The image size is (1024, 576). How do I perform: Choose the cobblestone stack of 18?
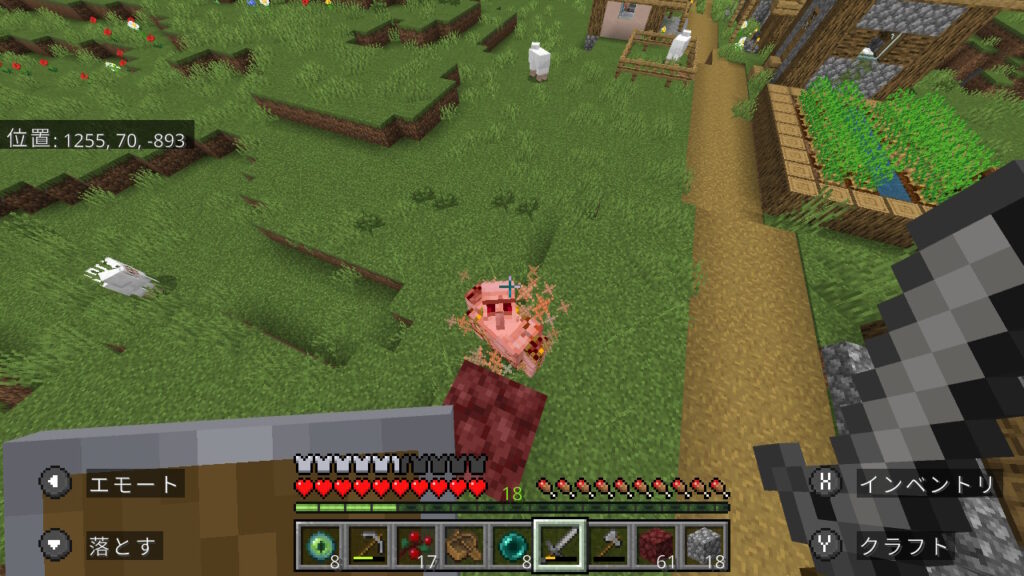pos(703,545)
